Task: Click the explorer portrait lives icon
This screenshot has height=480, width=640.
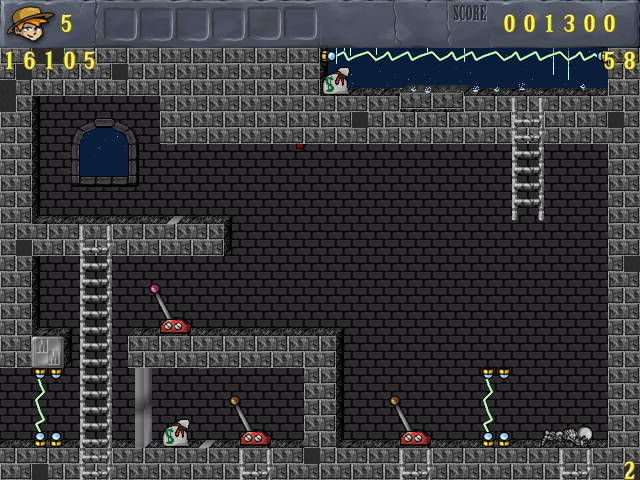Action: click(30, 21)
